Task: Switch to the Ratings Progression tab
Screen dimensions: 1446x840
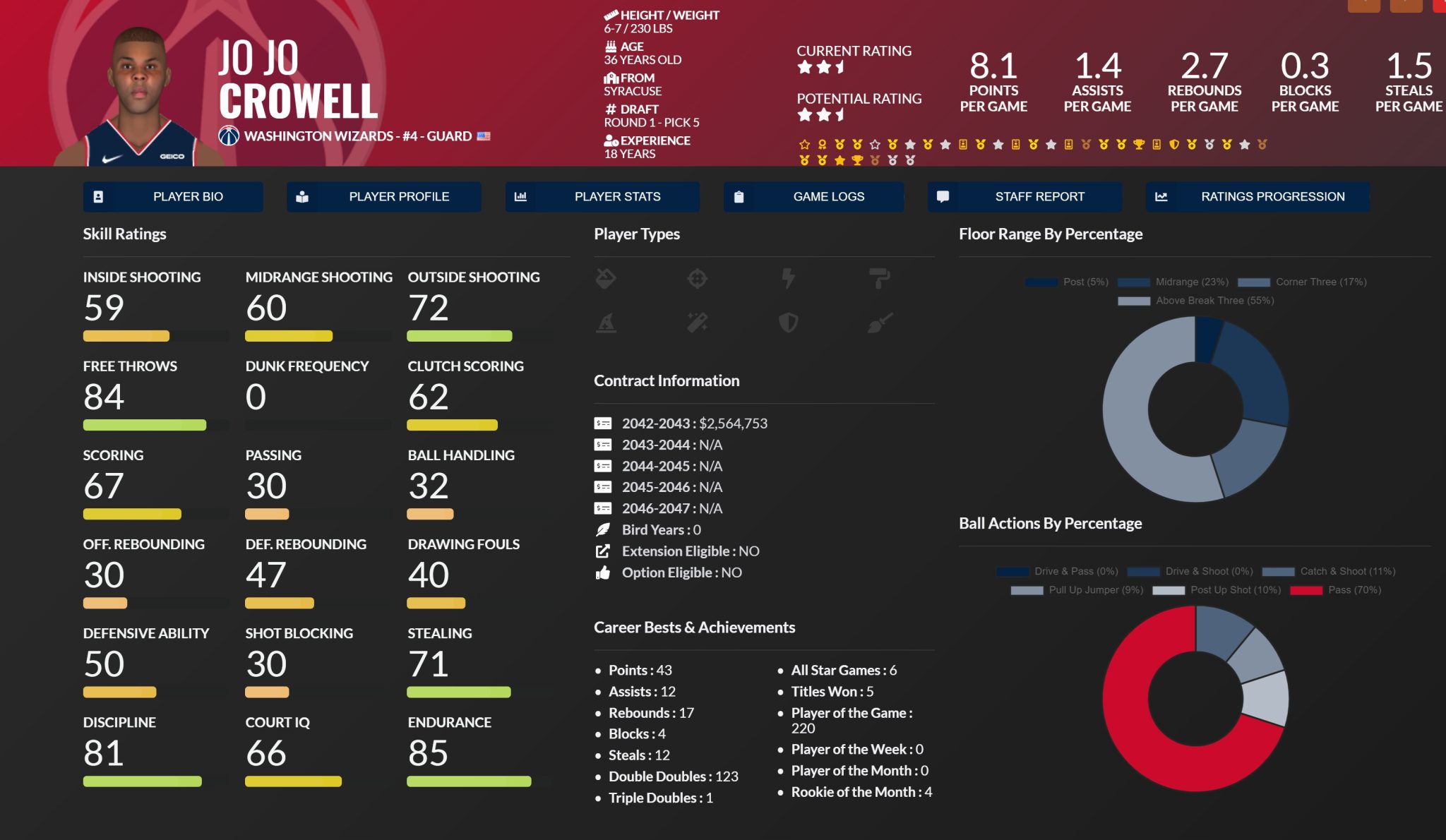Action: pos(1257,197)
